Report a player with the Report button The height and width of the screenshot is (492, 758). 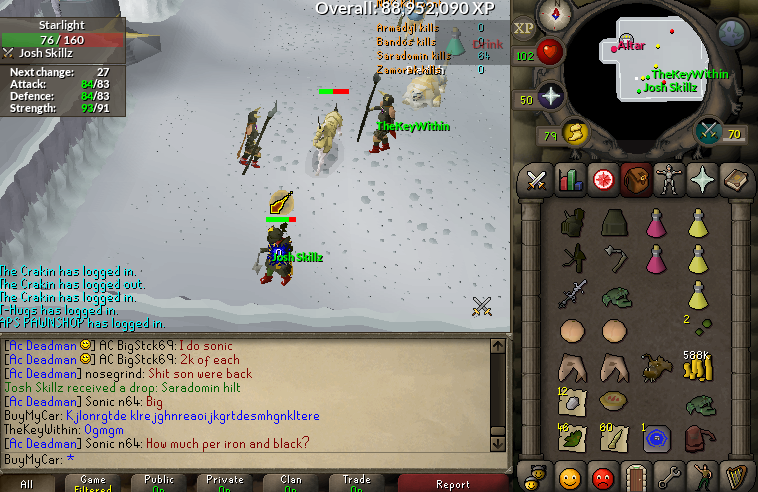point(452,483)
